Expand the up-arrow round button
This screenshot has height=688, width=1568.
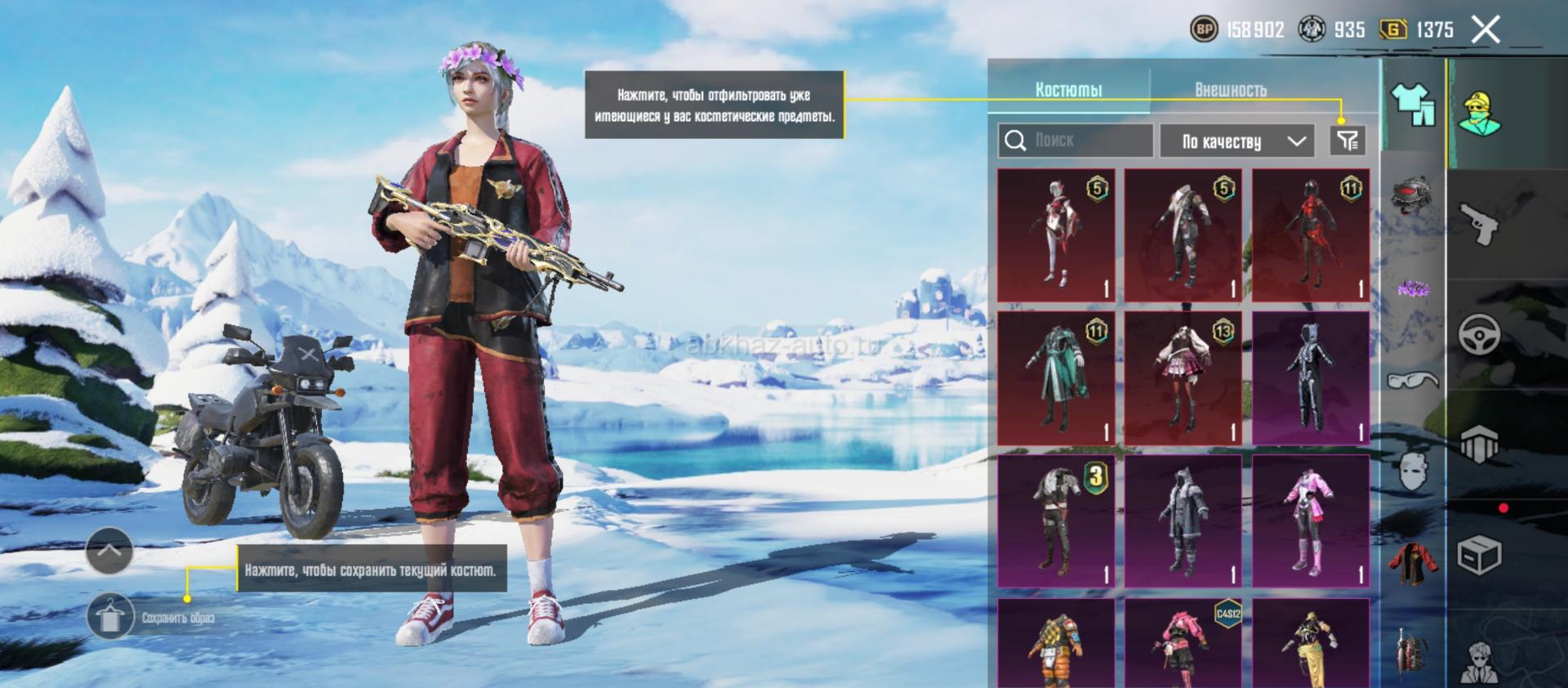109,550
